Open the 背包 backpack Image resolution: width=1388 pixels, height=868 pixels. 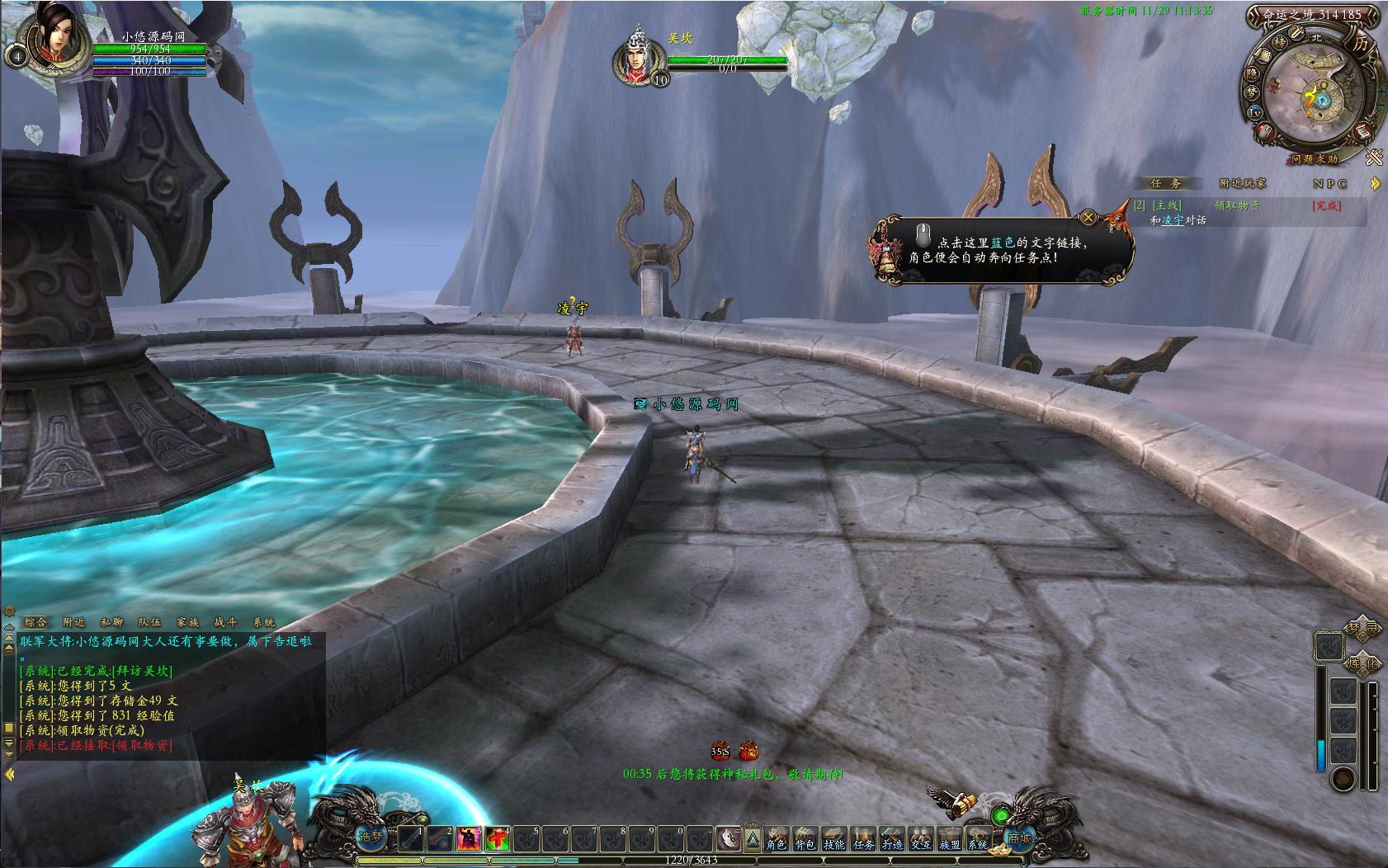[805, 840]
